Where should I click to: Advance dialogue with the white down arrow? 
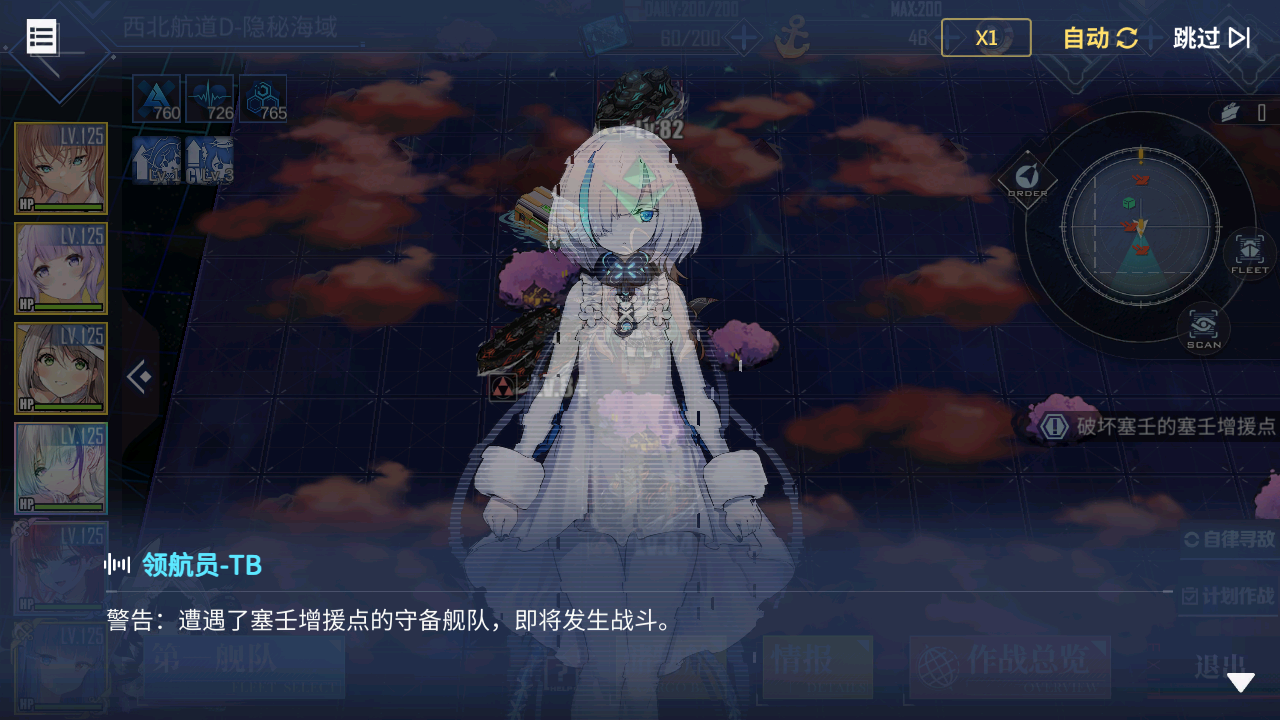[1240, 682]
